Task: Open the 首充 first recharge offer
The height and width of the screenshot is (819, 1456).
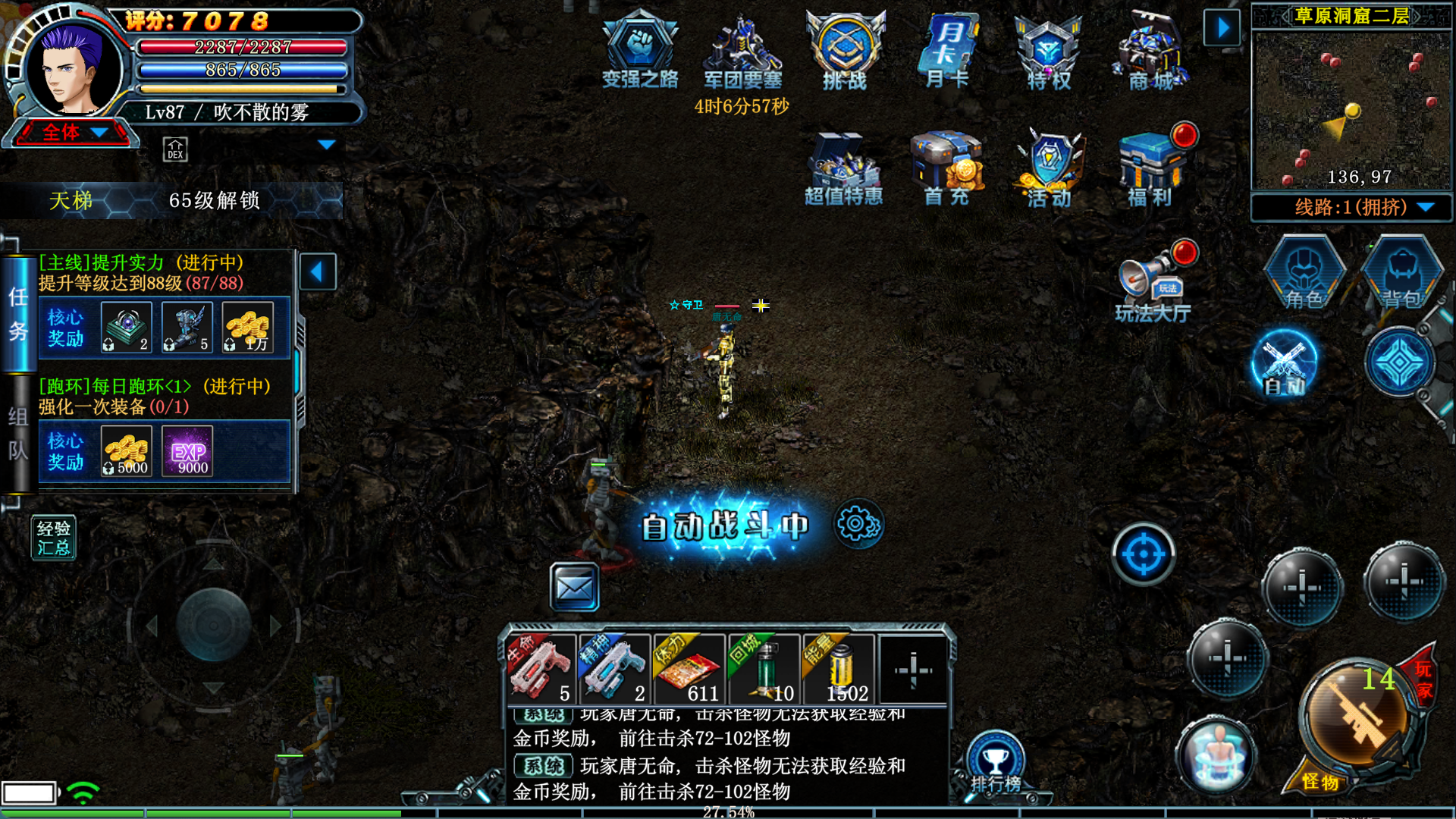Action: [946, 168]
